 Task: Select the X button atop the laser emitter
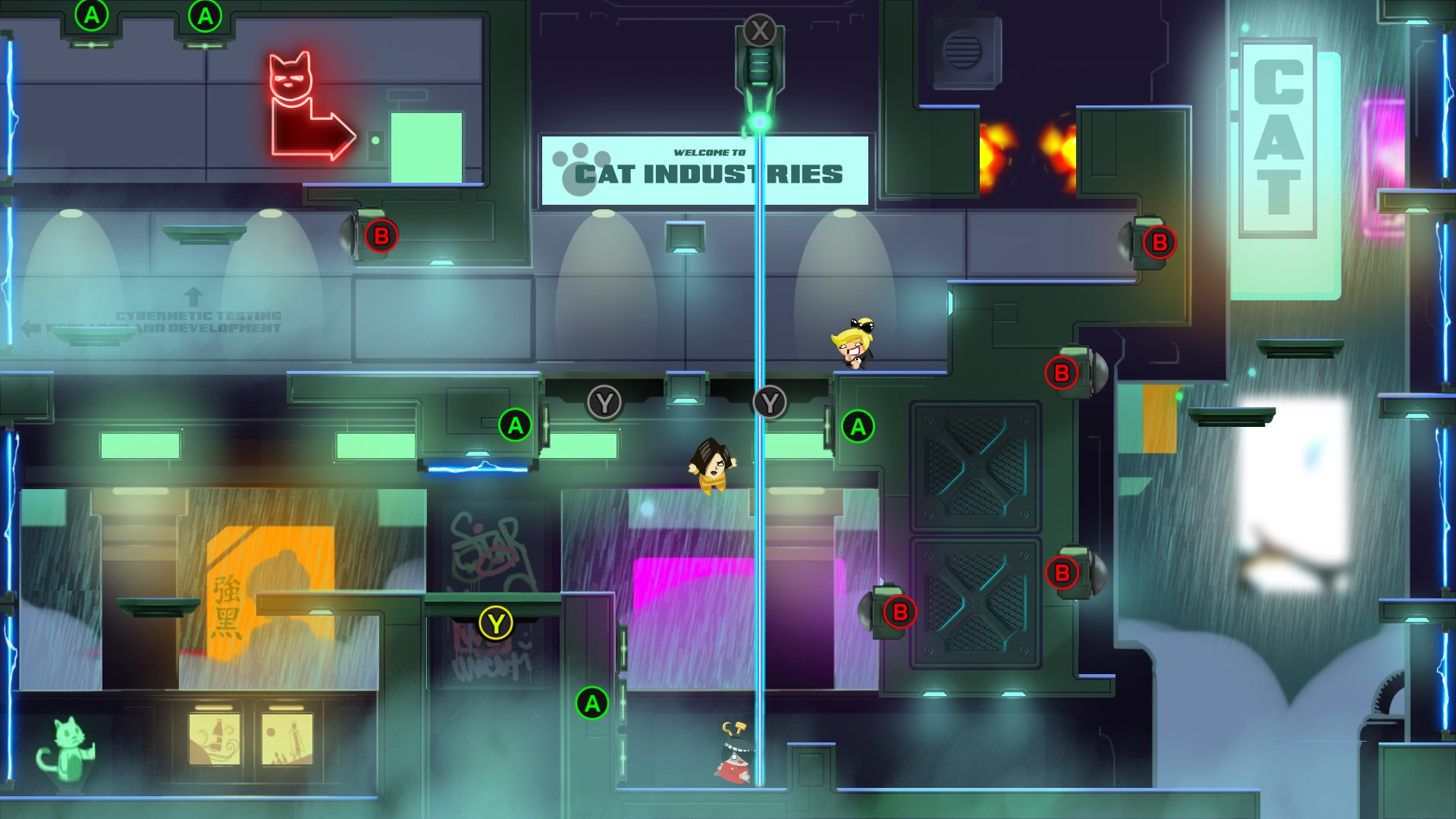coord(757,32)
